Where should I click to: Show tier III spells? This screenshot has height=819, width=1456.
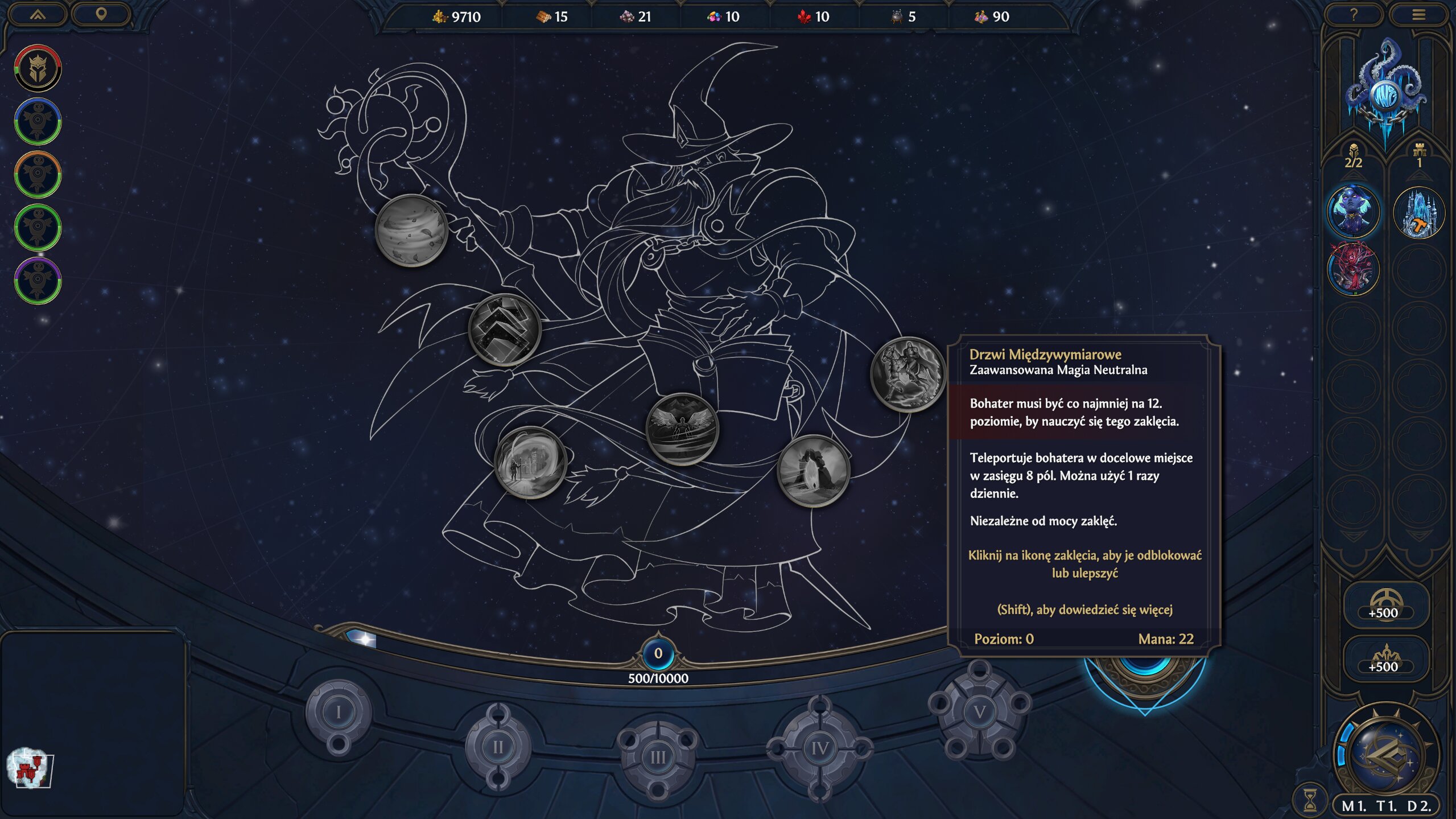[x=658, y=756]
